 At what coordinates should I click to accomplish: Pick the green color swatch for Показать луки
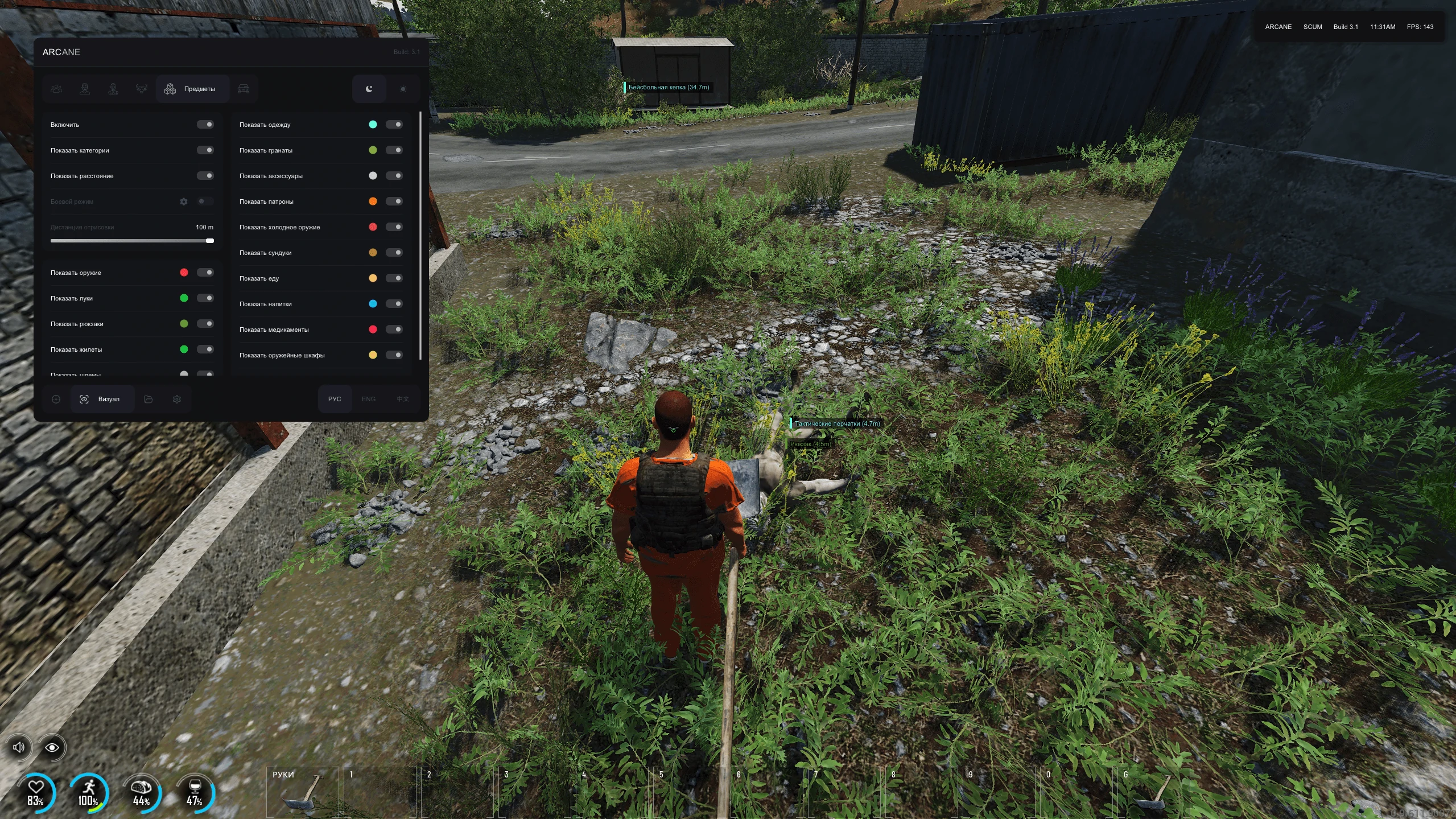tap(184, 298)
